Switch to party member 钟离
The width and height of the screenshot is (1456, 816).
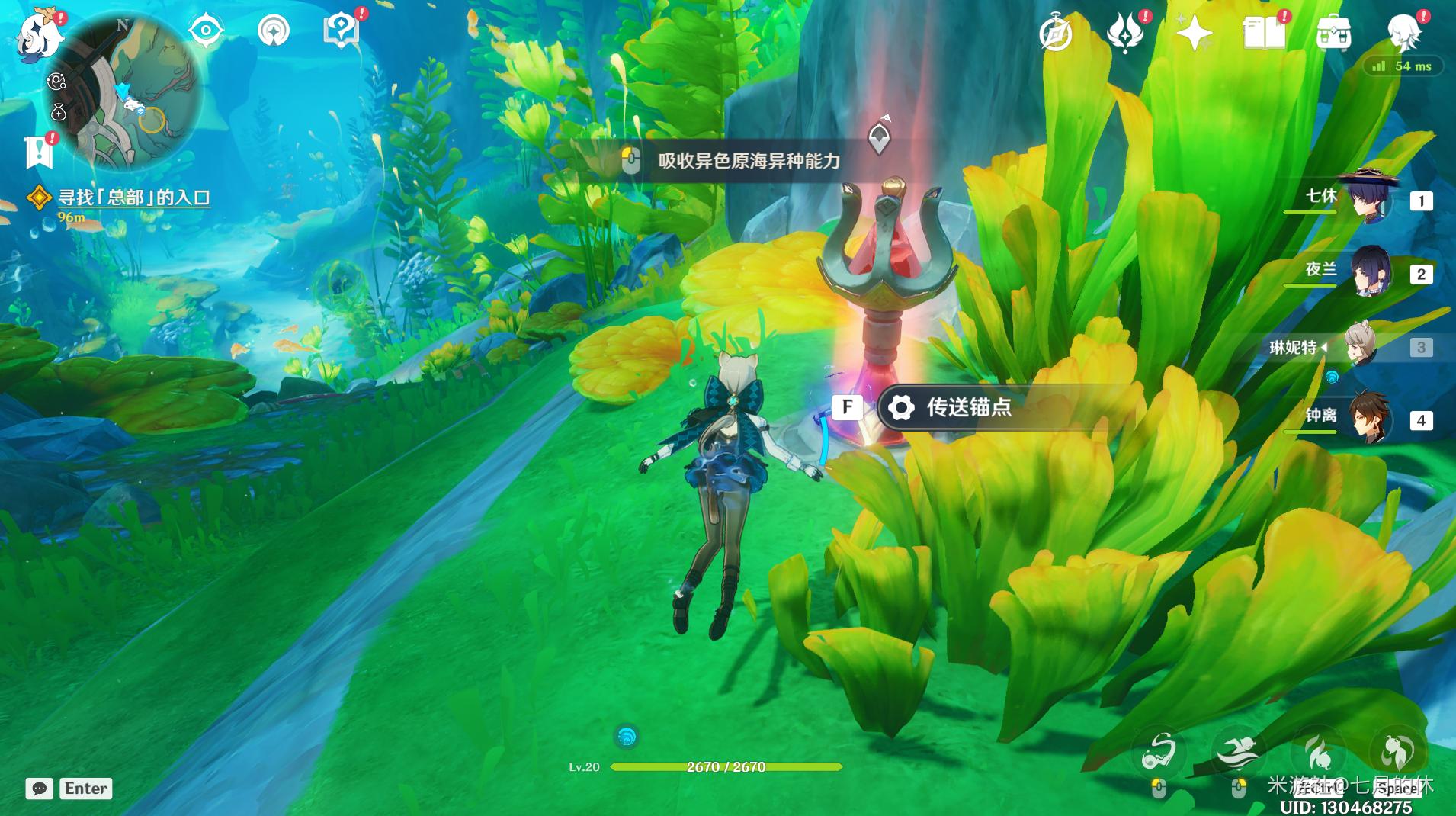[1372, 419]
